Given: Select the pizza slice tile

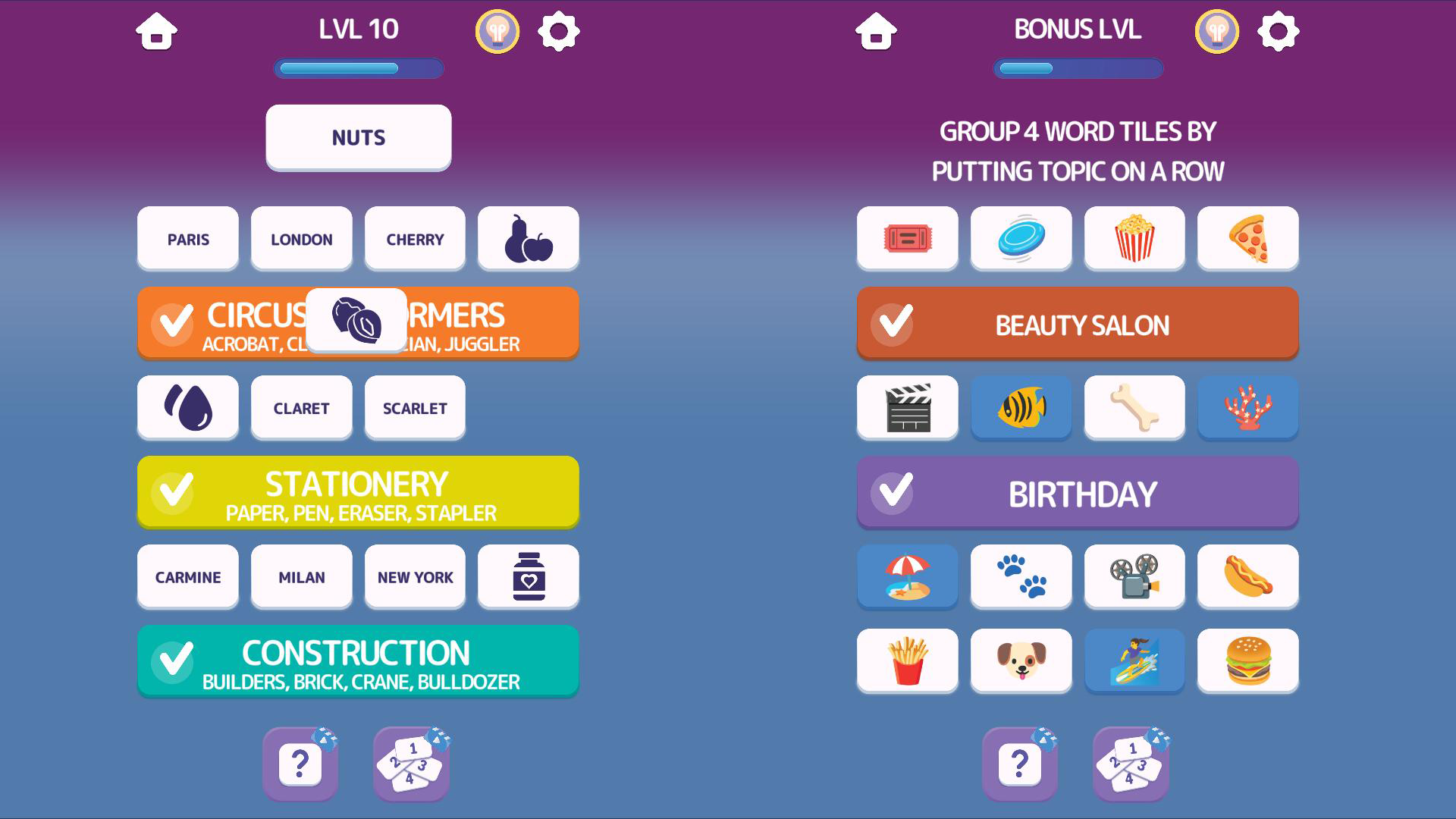Looking at the screenshot, I should 1247,238.
